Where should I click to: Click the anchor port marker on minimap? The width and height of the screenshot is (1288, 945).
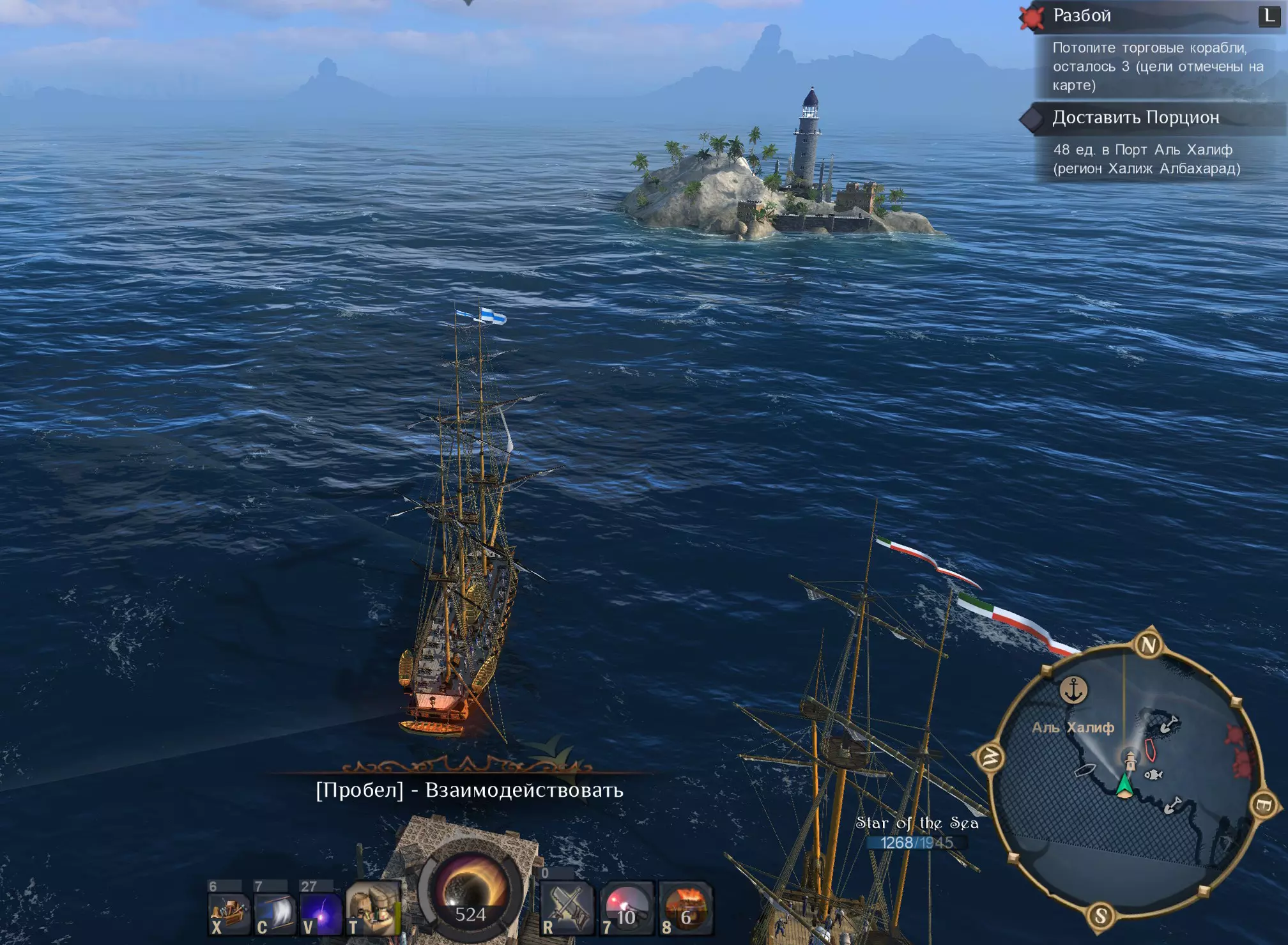(1074, 690)
